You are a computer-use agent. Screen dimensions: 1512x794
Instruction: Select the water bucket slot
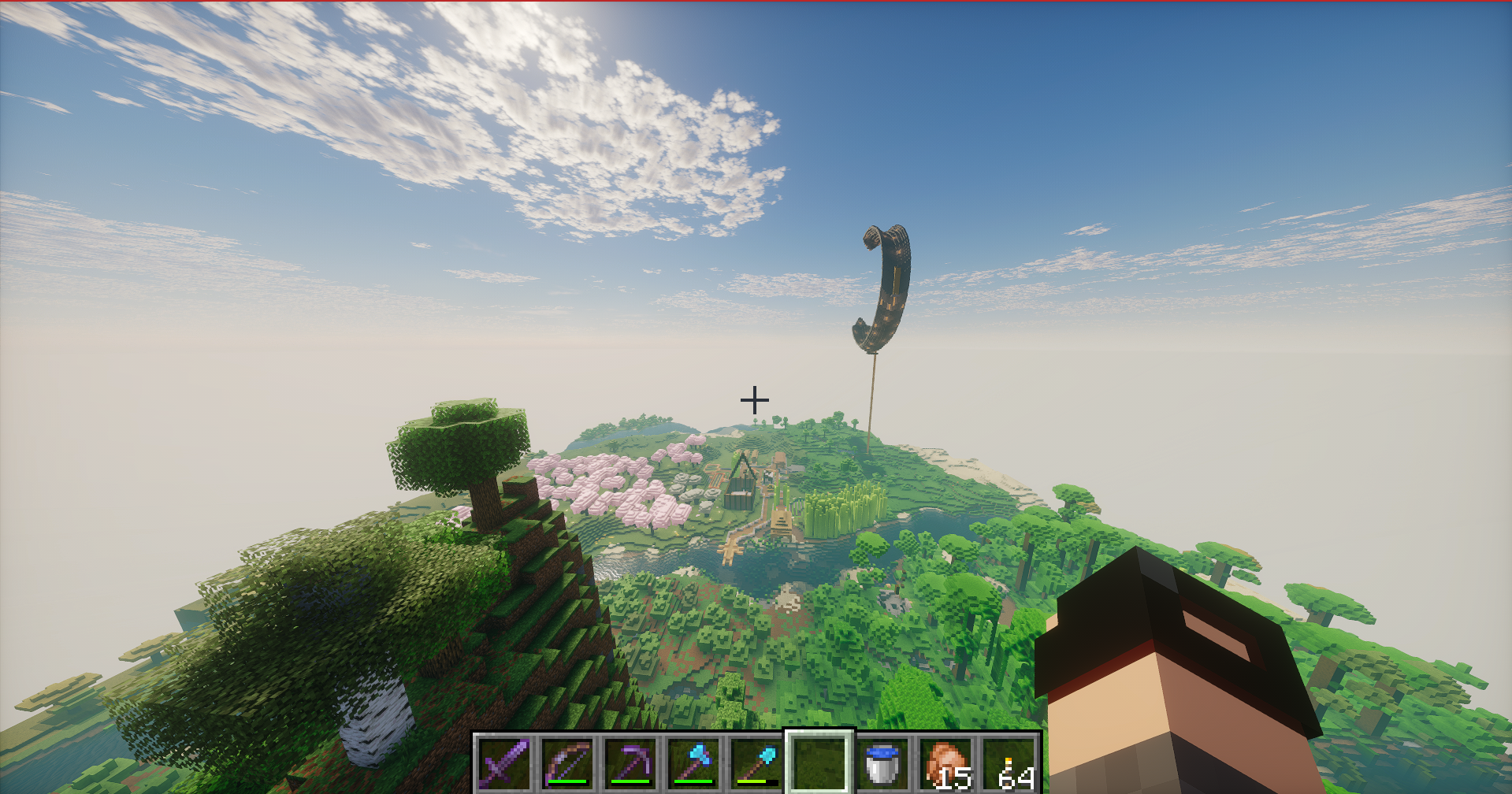(882, 762)
